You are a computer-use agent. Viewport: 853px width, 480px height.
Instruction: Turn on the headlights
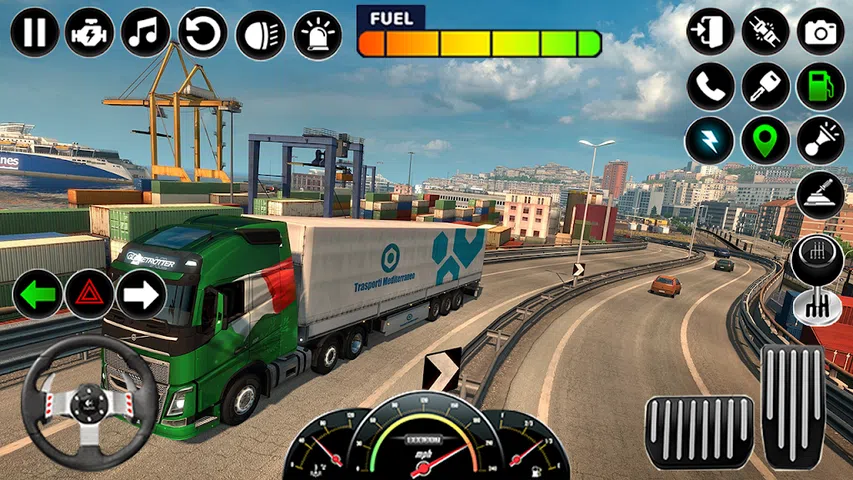(260, 33)
